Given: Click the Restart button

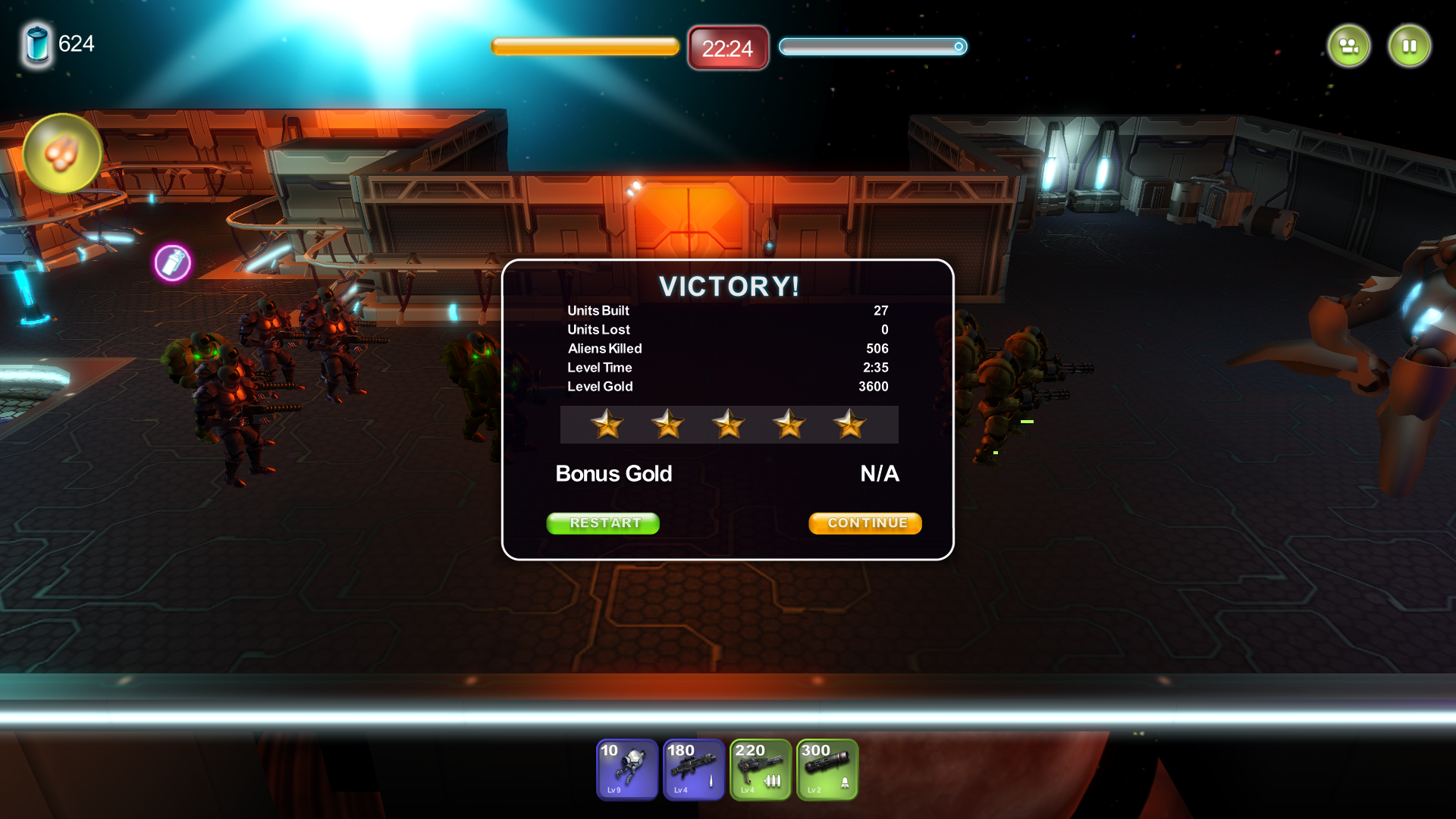Looking at the screenshot, I should 603,523.
